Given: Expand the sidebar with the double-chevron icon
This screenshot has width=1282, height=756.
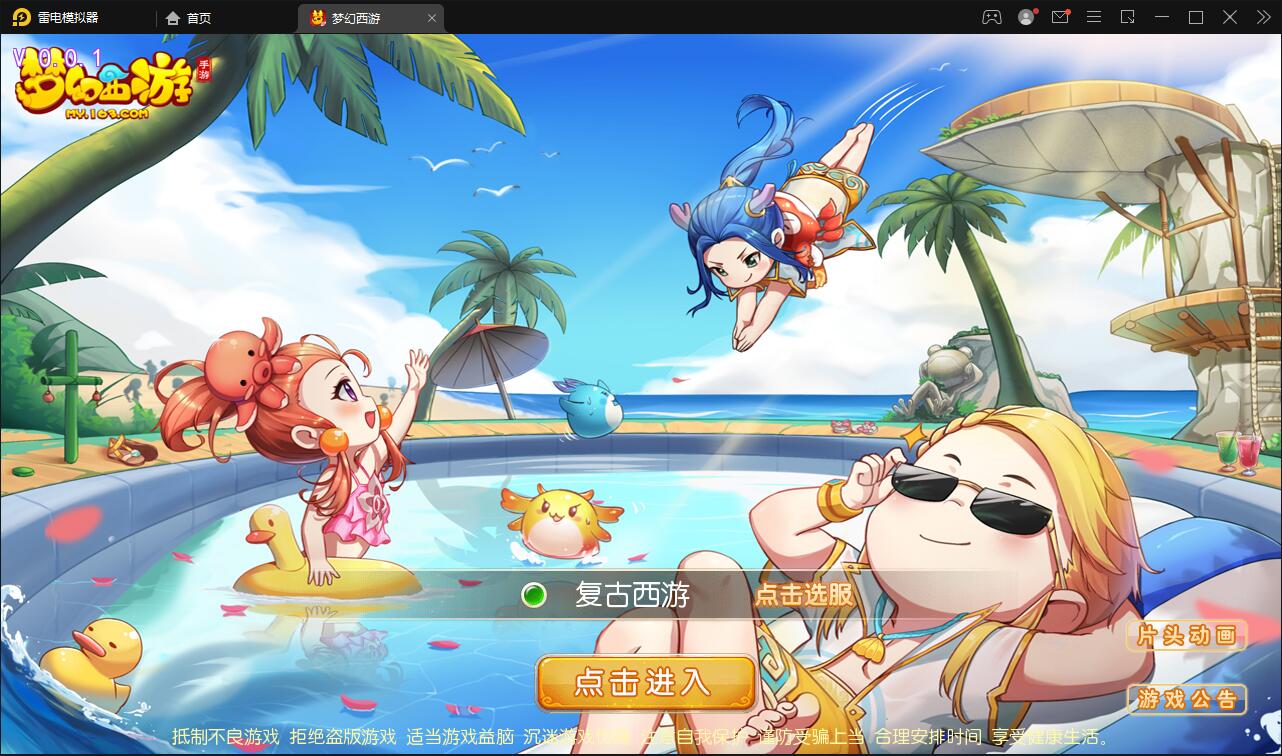Looking at the screenshot, I should click(1262, 17).
